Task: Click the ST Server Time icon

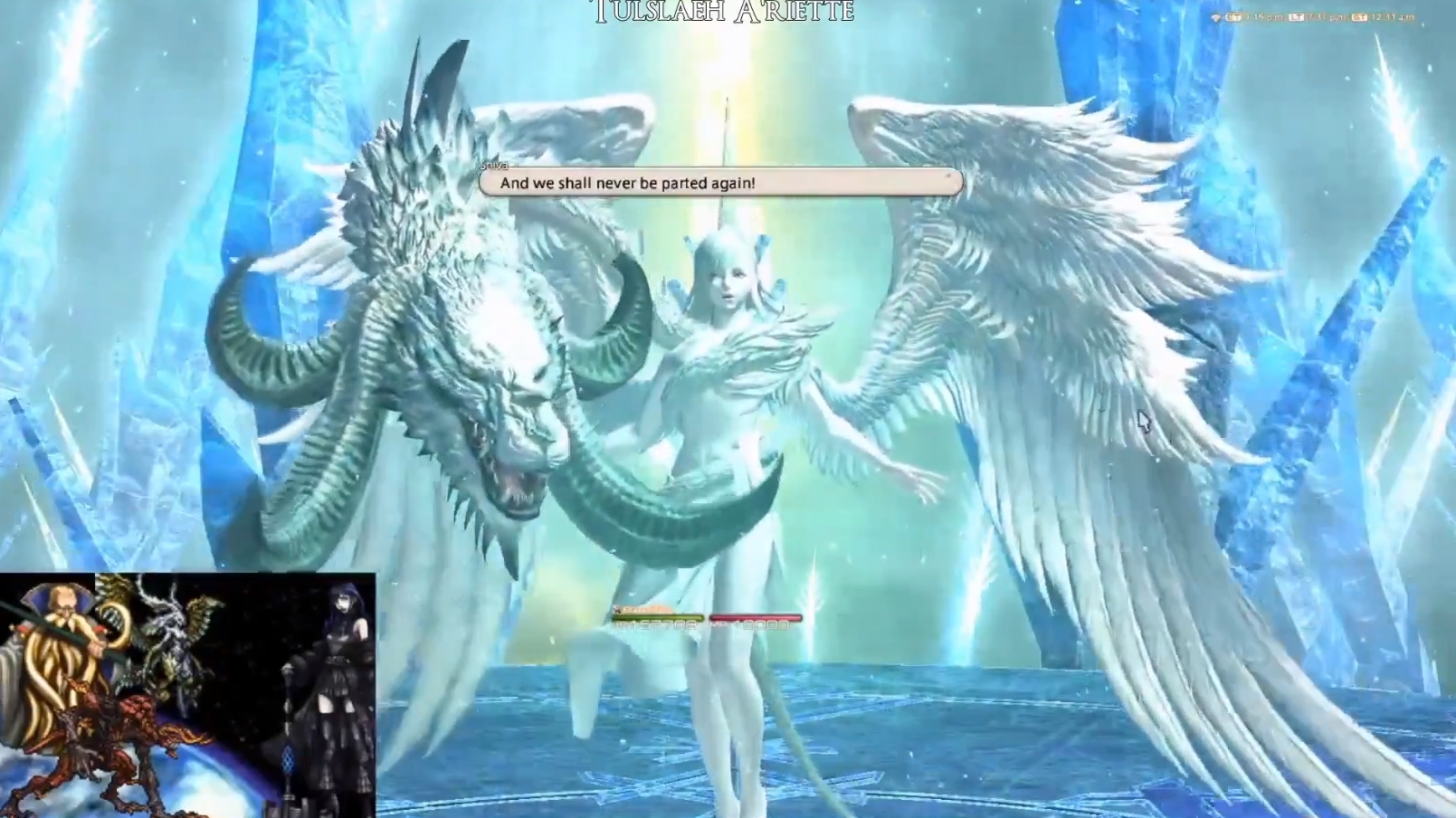Action: click(x=1361, y=16)
